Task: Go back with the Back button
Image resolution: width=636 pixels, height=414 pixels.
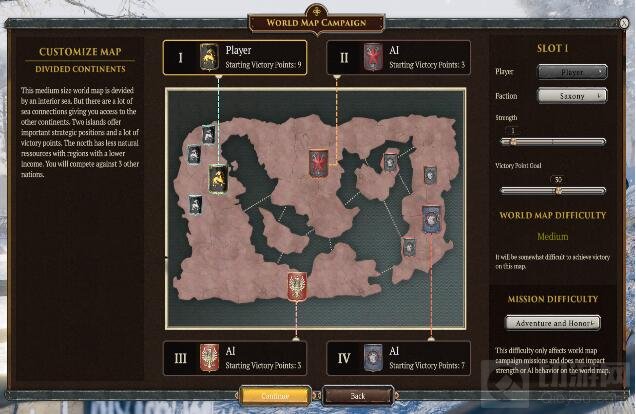Action: (x=357, y=396)
